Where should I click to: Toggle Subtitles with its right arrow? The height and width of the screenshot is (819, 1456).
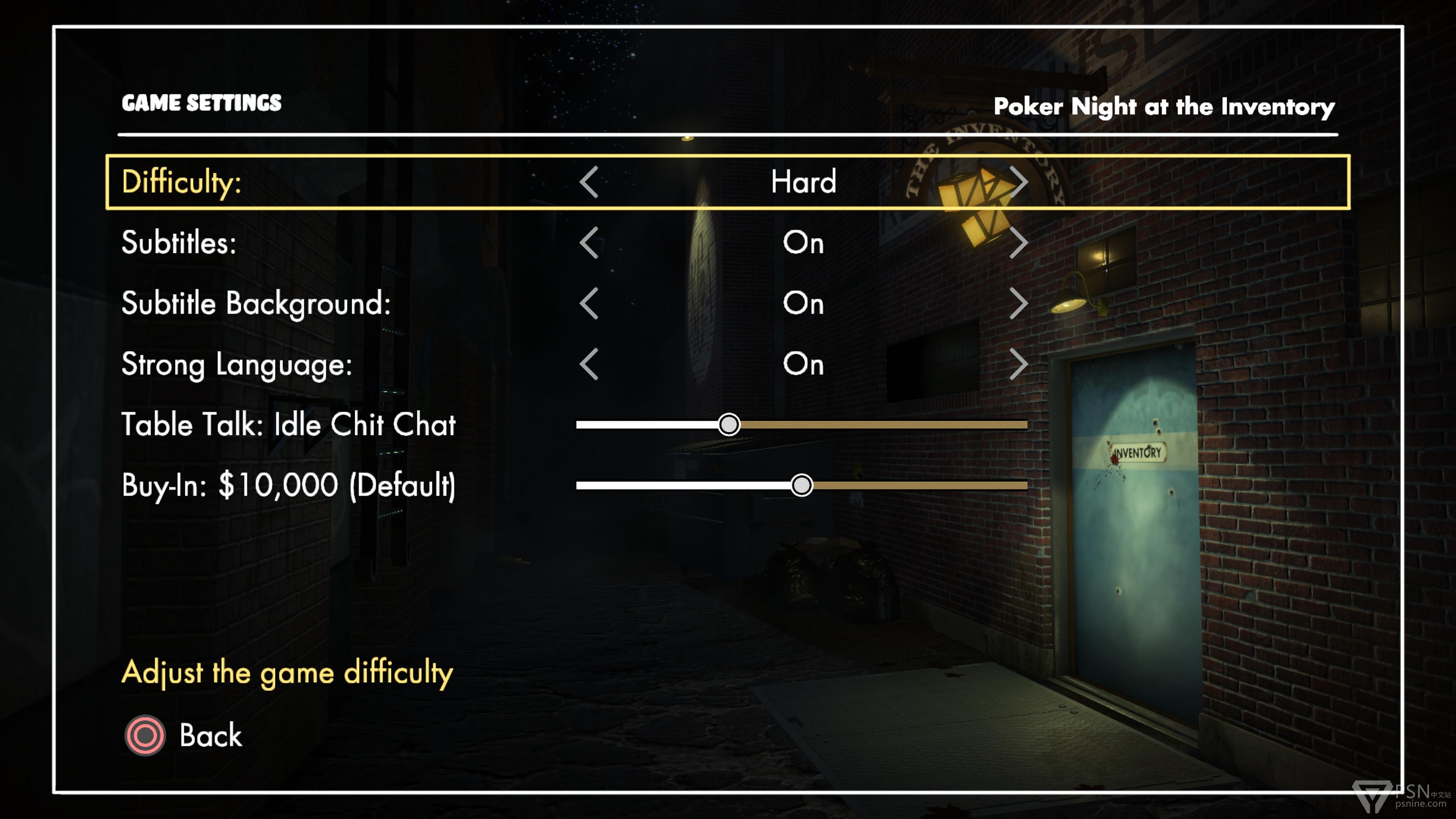click(x=1018, y=243)
